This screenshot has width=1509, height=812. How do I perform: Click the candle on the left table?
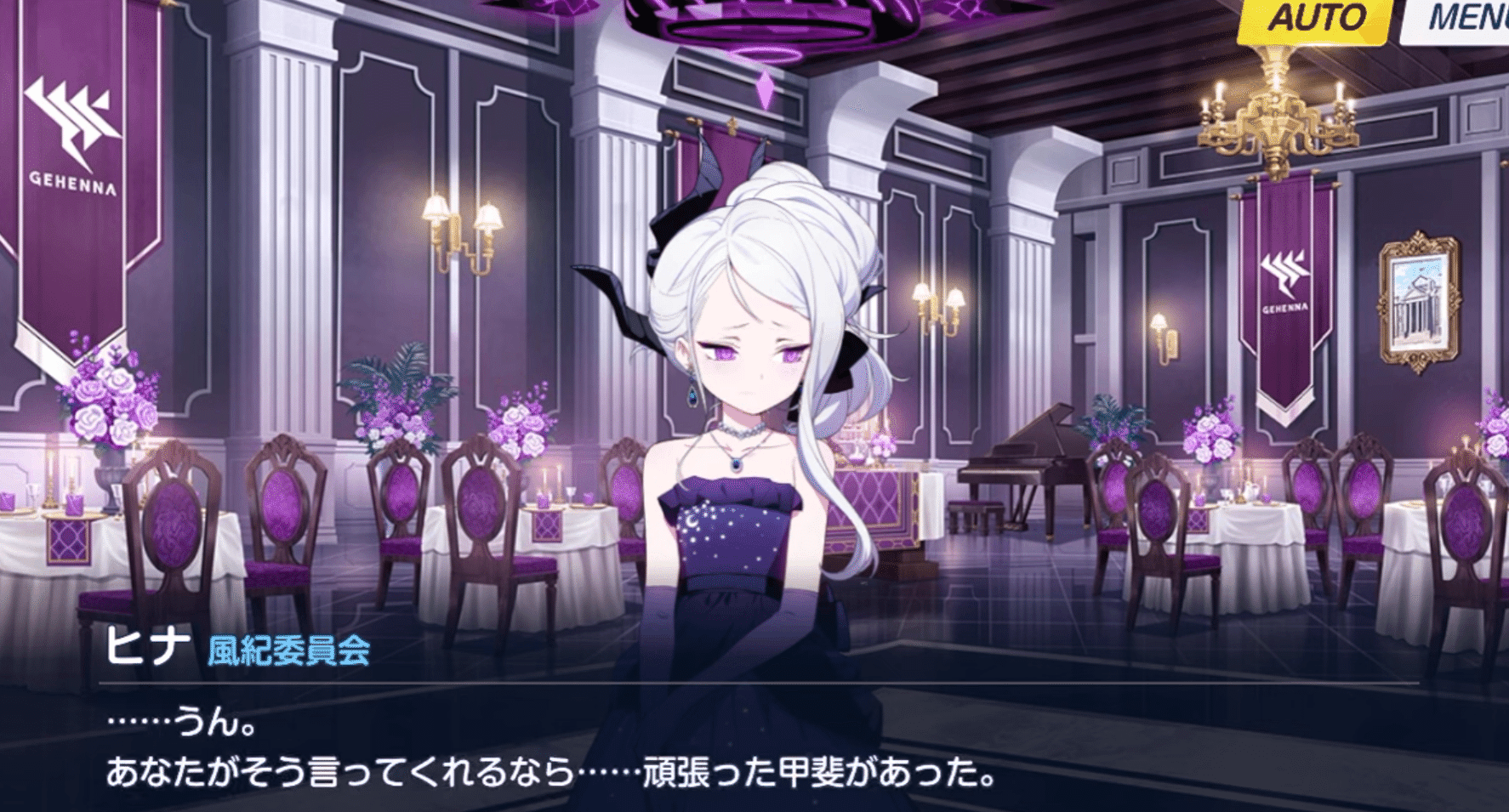(49, 476)
